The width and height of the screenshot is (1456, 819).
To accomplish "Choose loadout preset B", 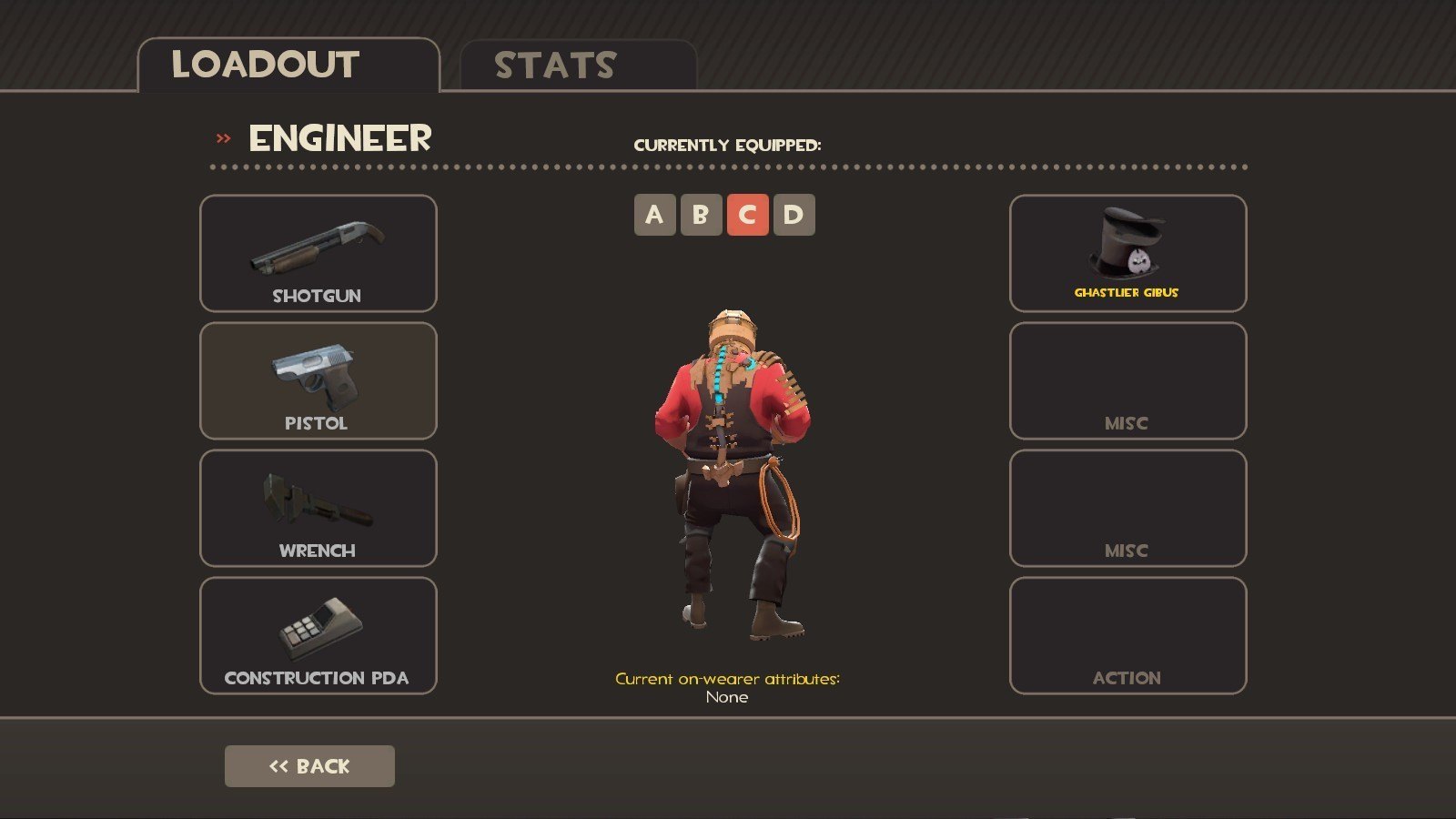I will pyautogui.click(x=701, y=215).
